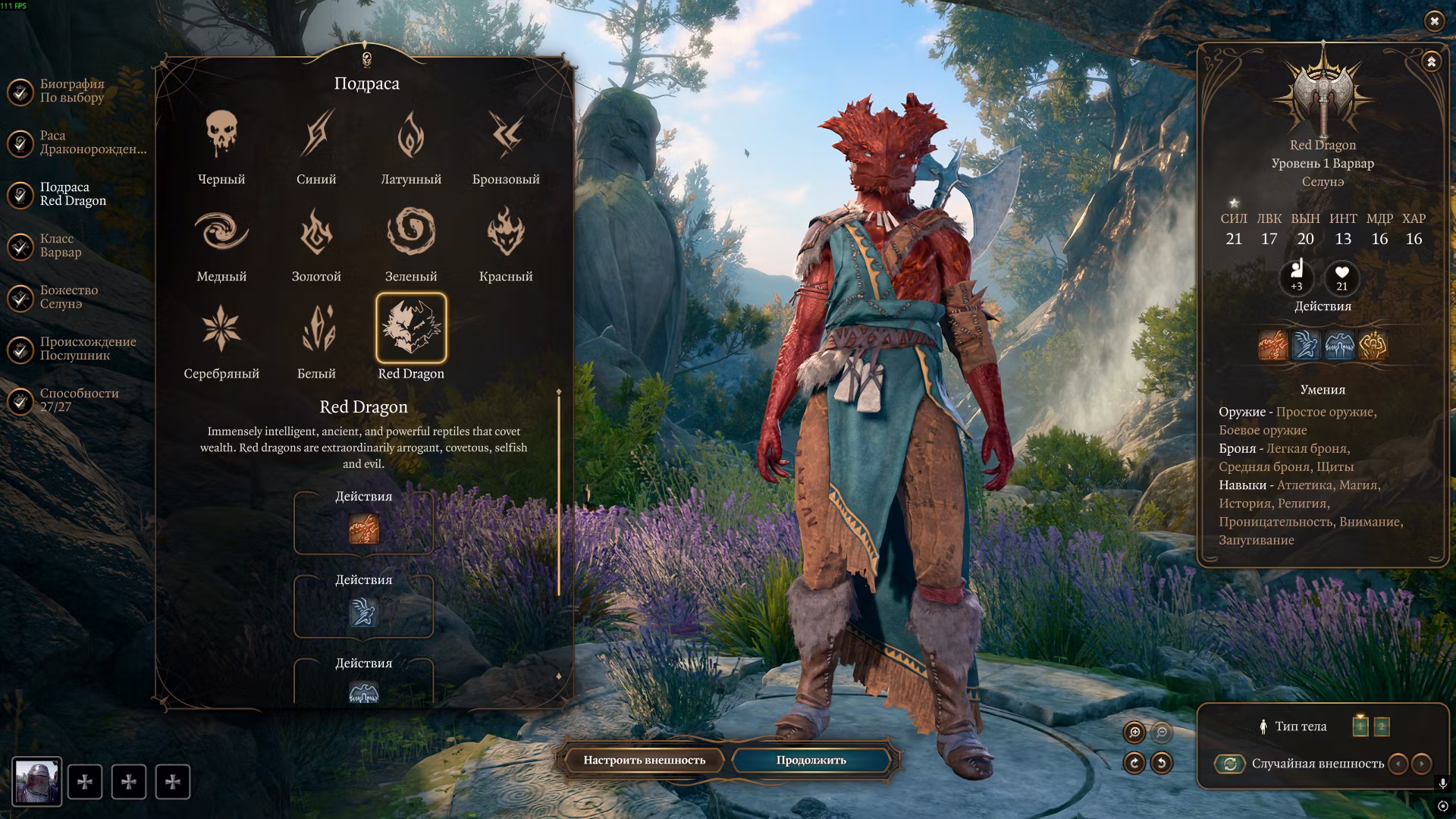Select the Черный subrace
Screen dimensions: 1456x819
[221, 136]
